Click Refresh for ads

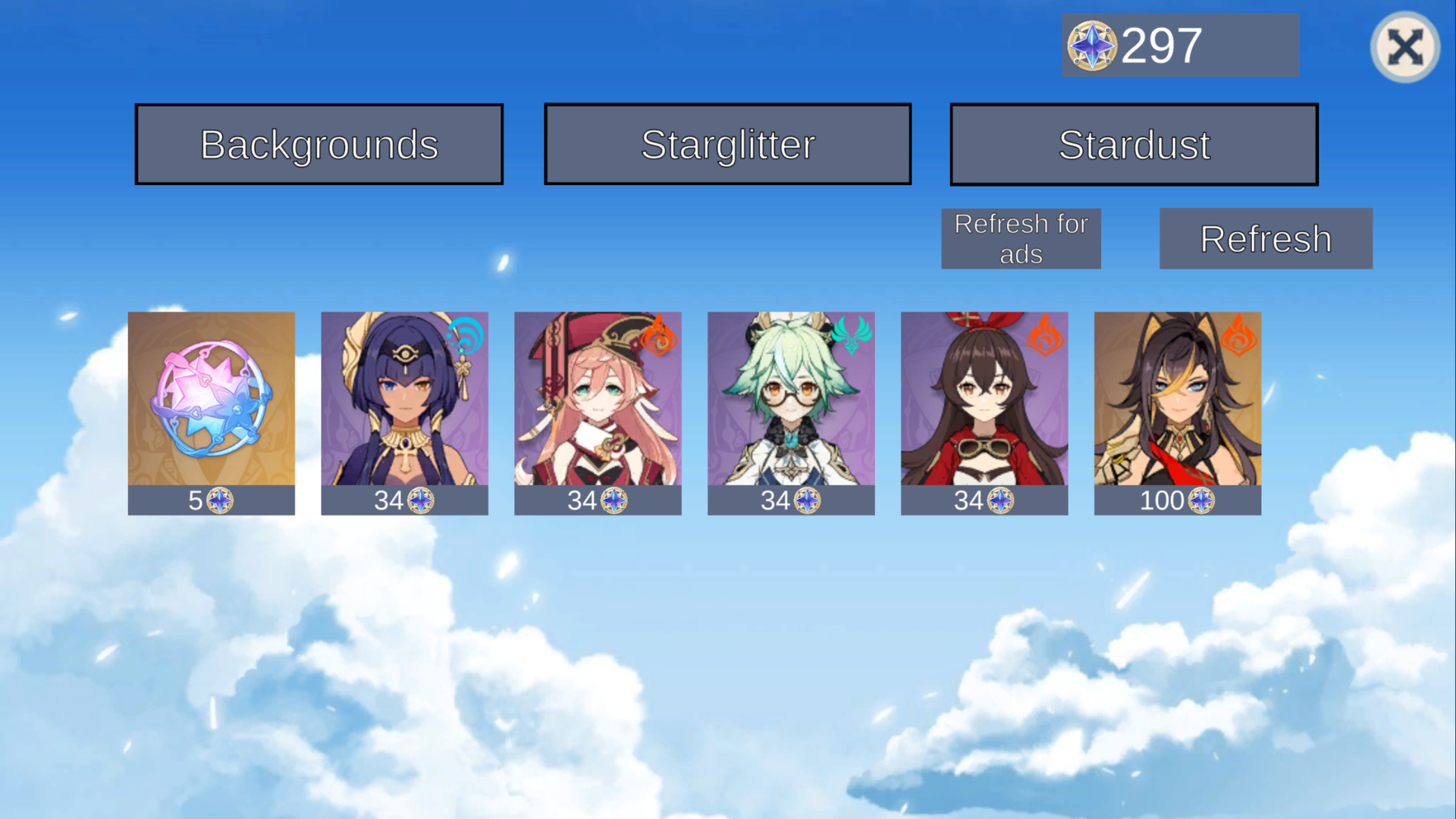point(1021,238)
